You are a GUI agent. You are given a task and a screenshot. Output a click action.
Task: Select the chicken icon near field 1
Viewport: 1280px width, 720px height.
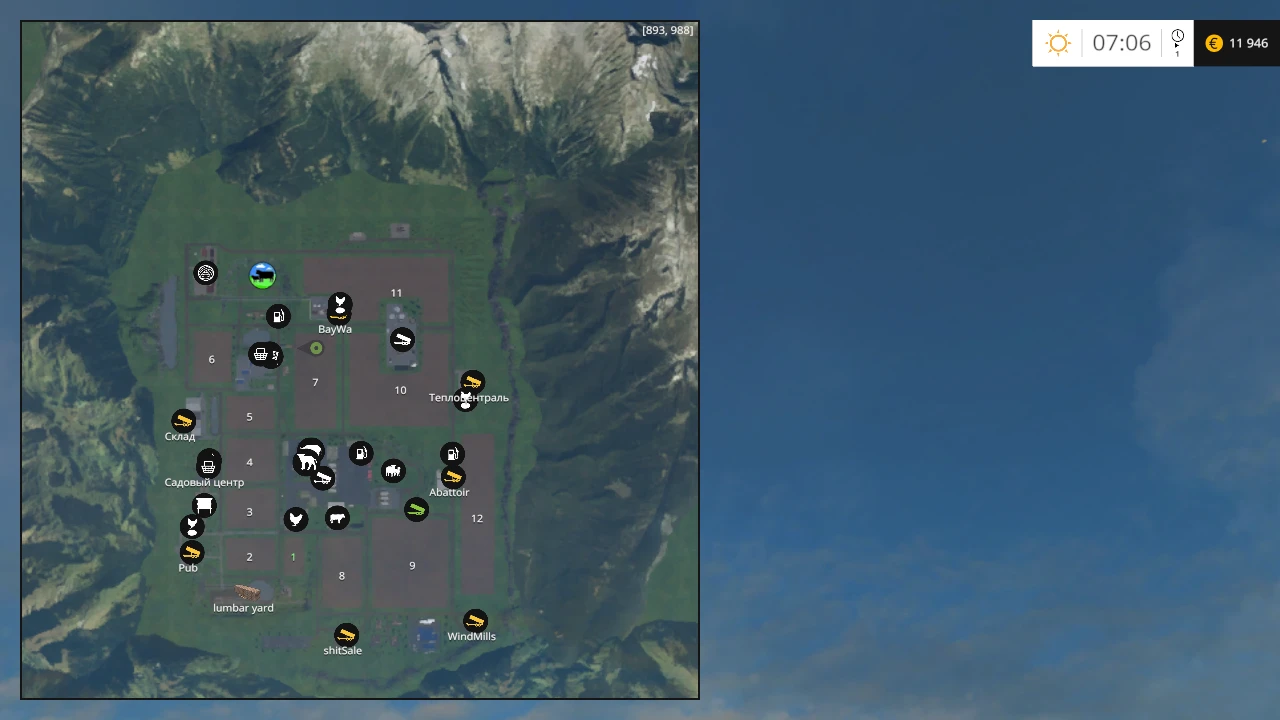295,518
